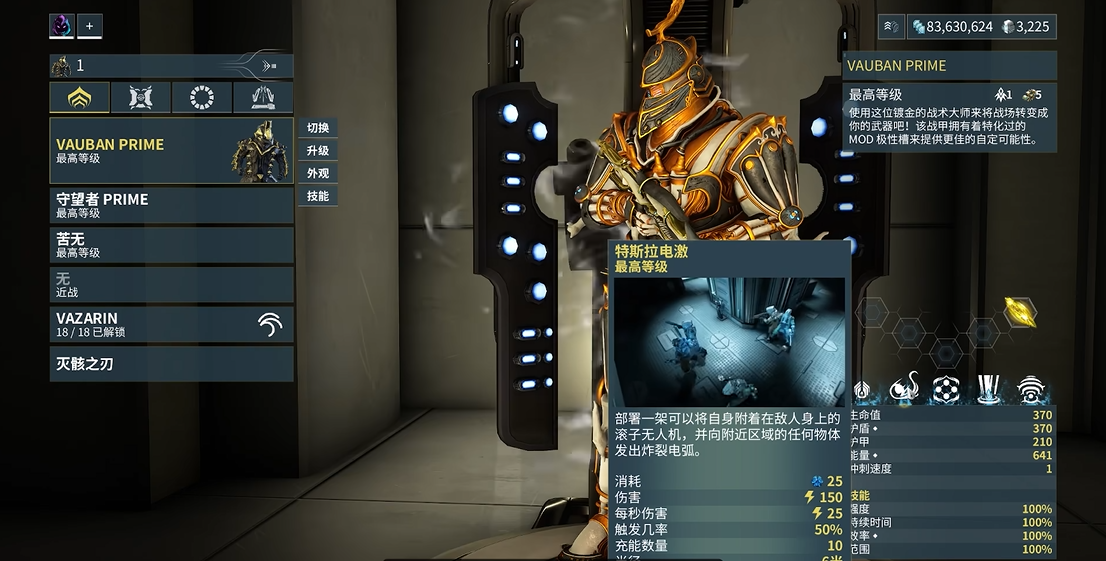Open the 技能 abilities menu
Viewport: 1106px width, 561px height.
(x=318, y=196)
